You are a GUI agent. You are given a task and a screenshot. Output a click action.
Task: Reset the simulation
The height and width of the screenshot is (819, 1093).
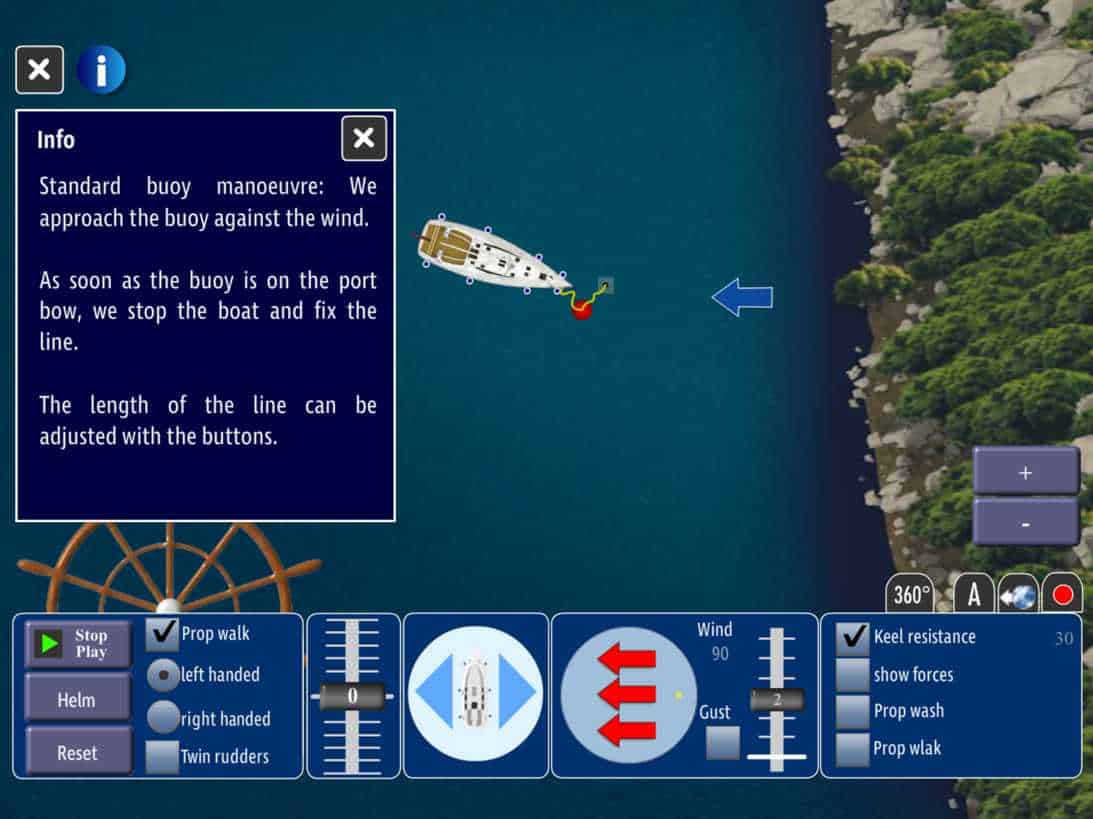[77, 750]
